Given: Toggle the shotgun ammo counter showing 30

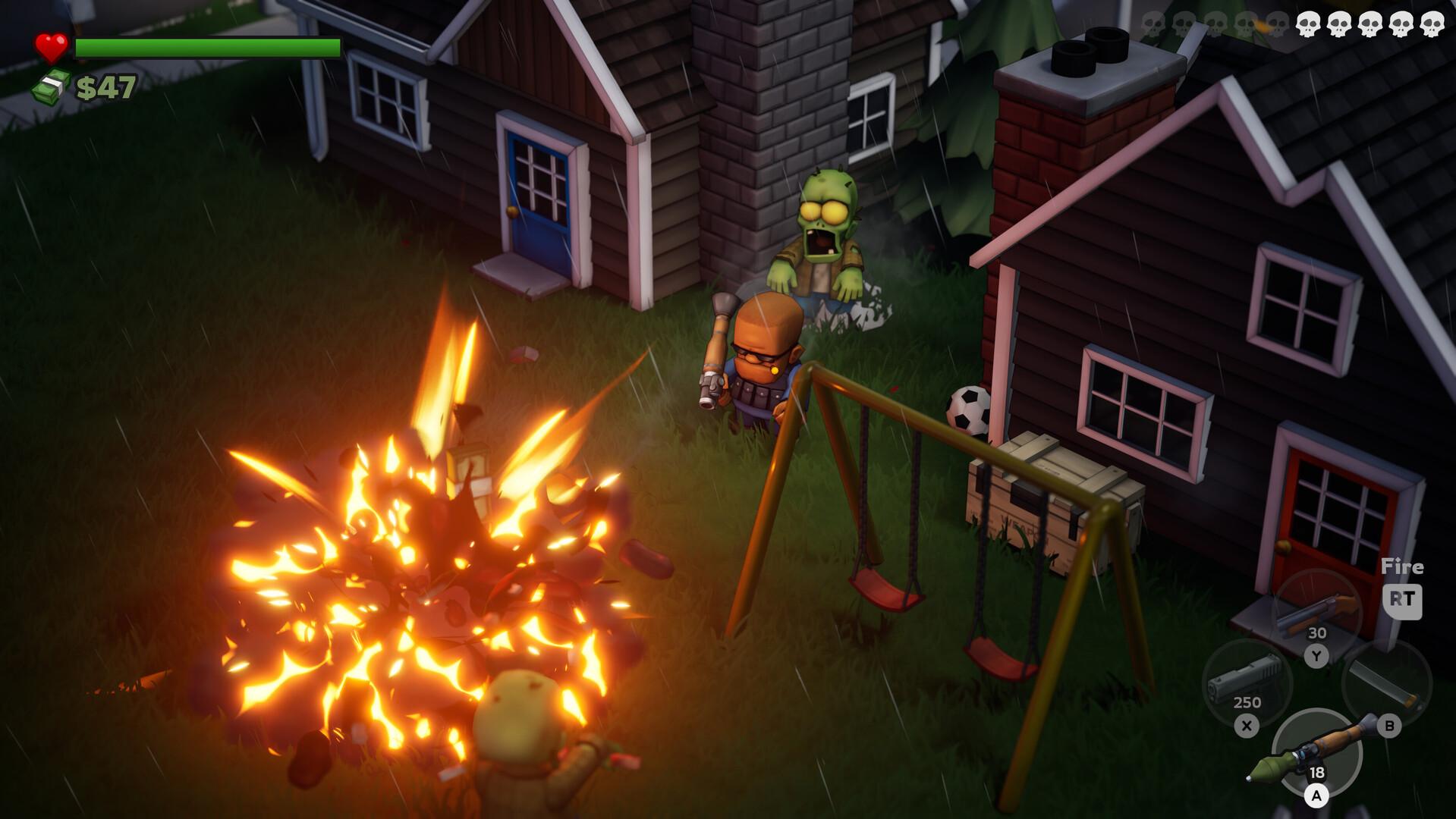Looking at the screenshot, I should [x=1318, y=632].
